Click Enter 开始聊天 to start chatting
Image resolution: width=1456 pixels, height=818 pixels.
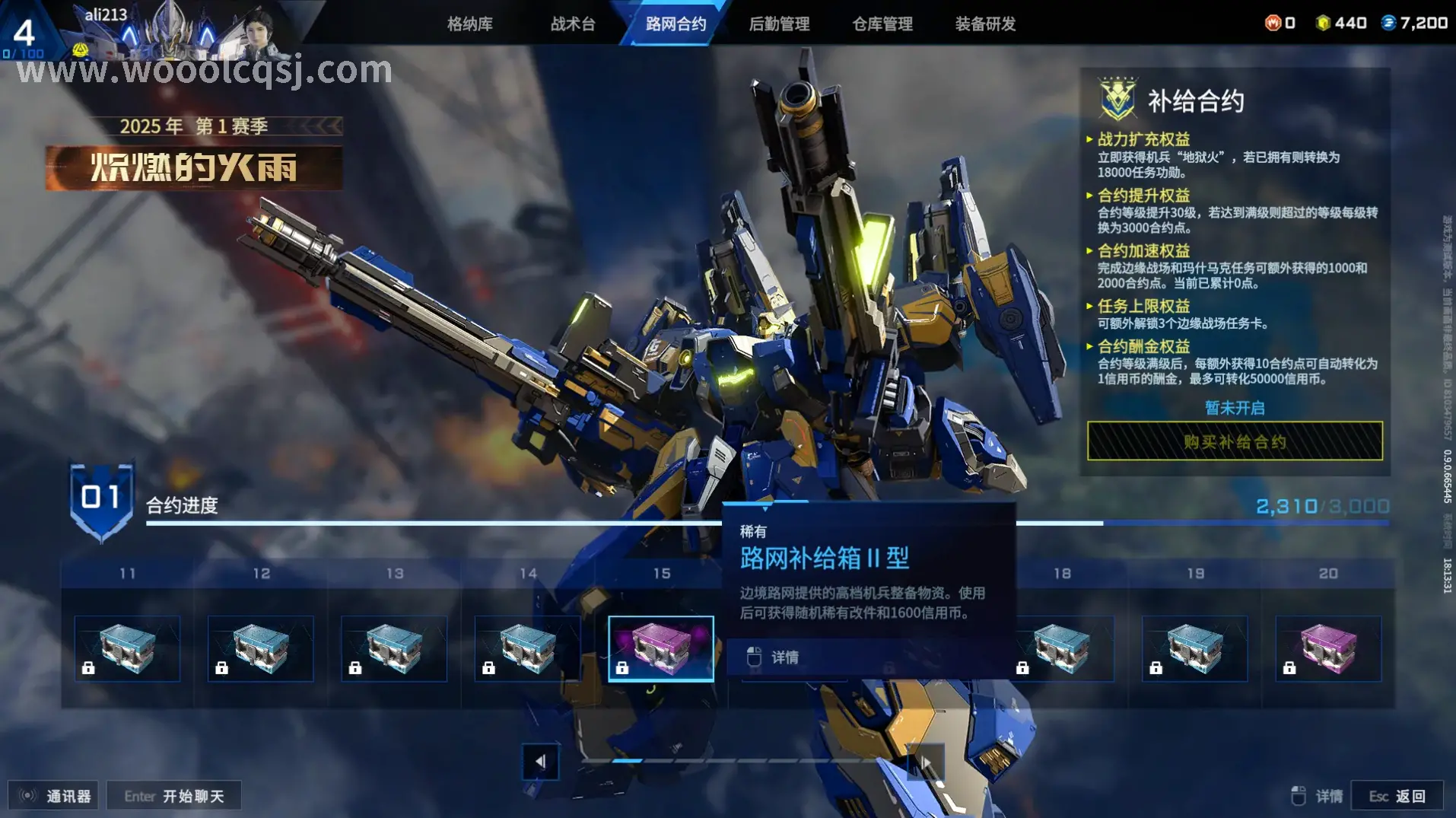pyautogui.click(x=173, y=794)
